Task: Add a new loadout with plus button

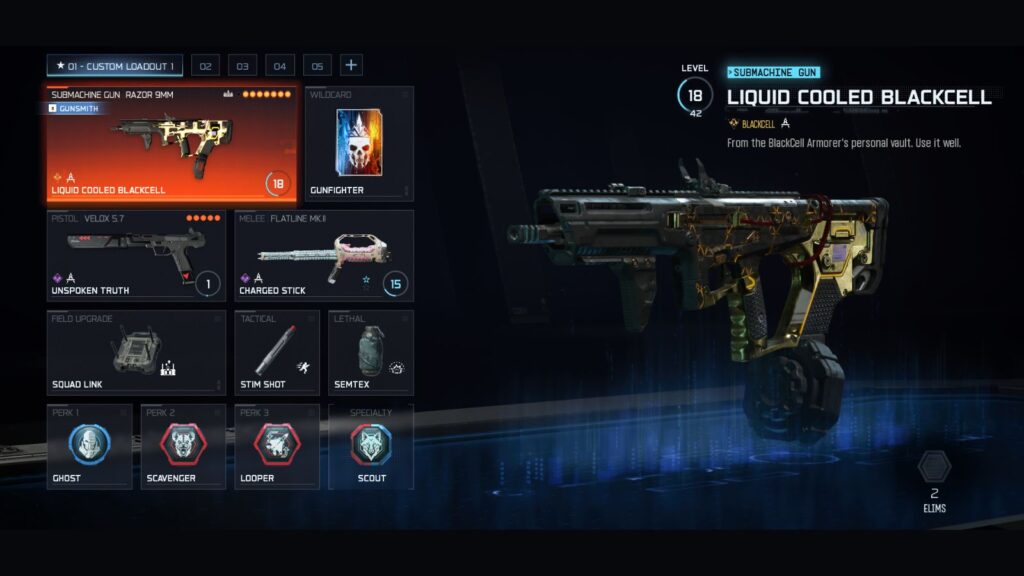Action: point(351,66)
